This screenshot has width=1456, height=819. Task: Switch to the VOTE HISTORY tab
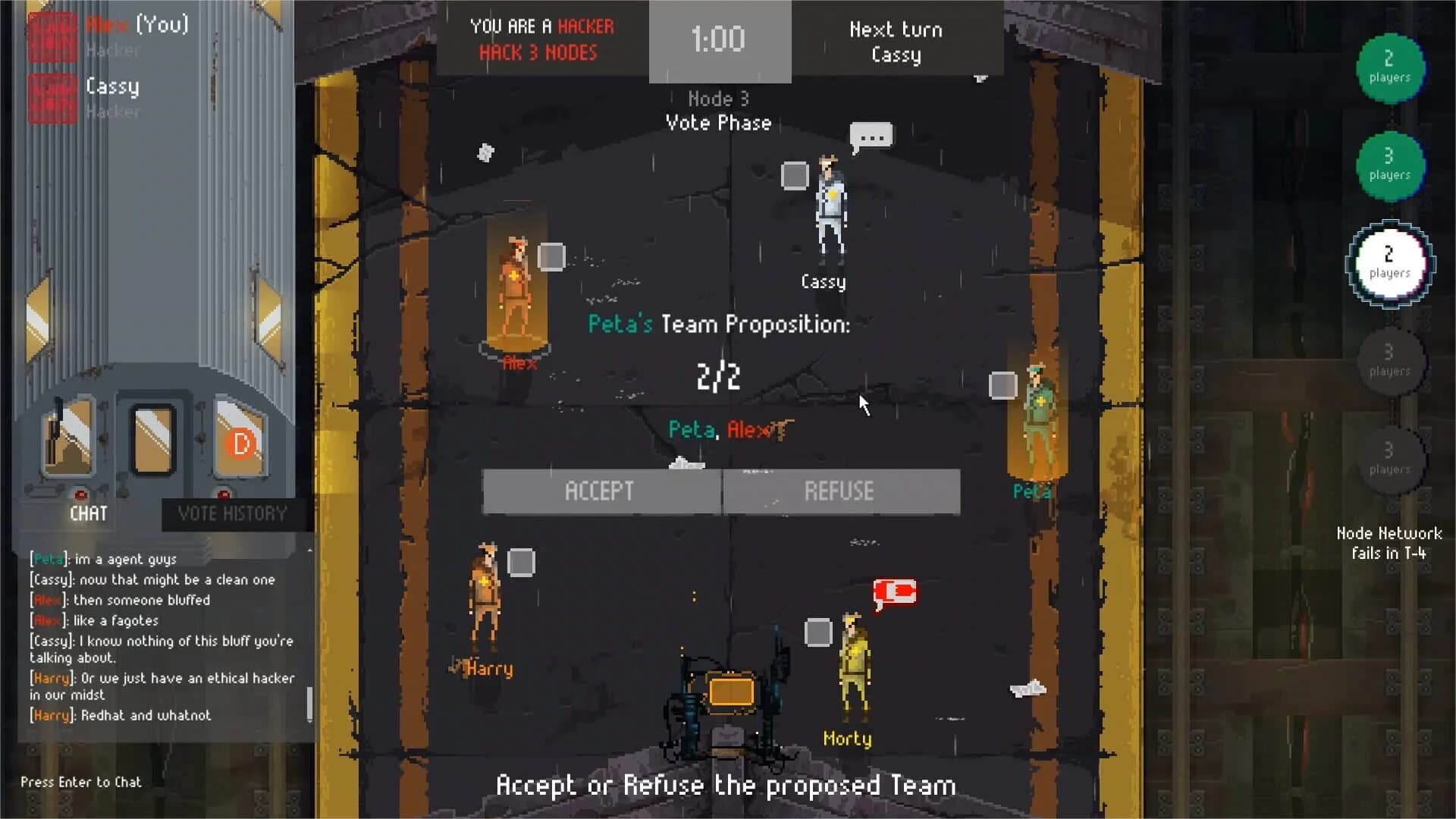pyautogui.click(x=232, y=514)
